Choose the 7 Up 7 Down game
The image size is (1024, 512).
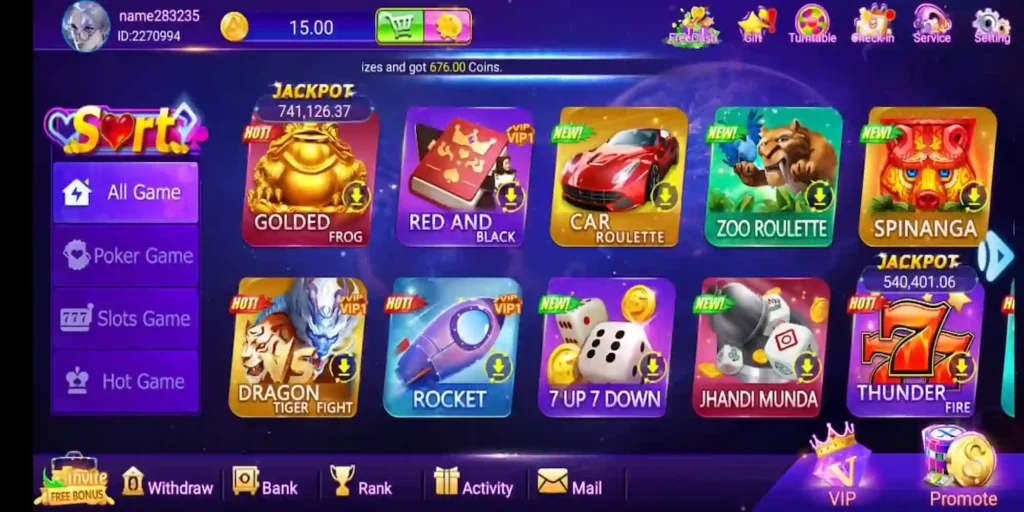605,348
